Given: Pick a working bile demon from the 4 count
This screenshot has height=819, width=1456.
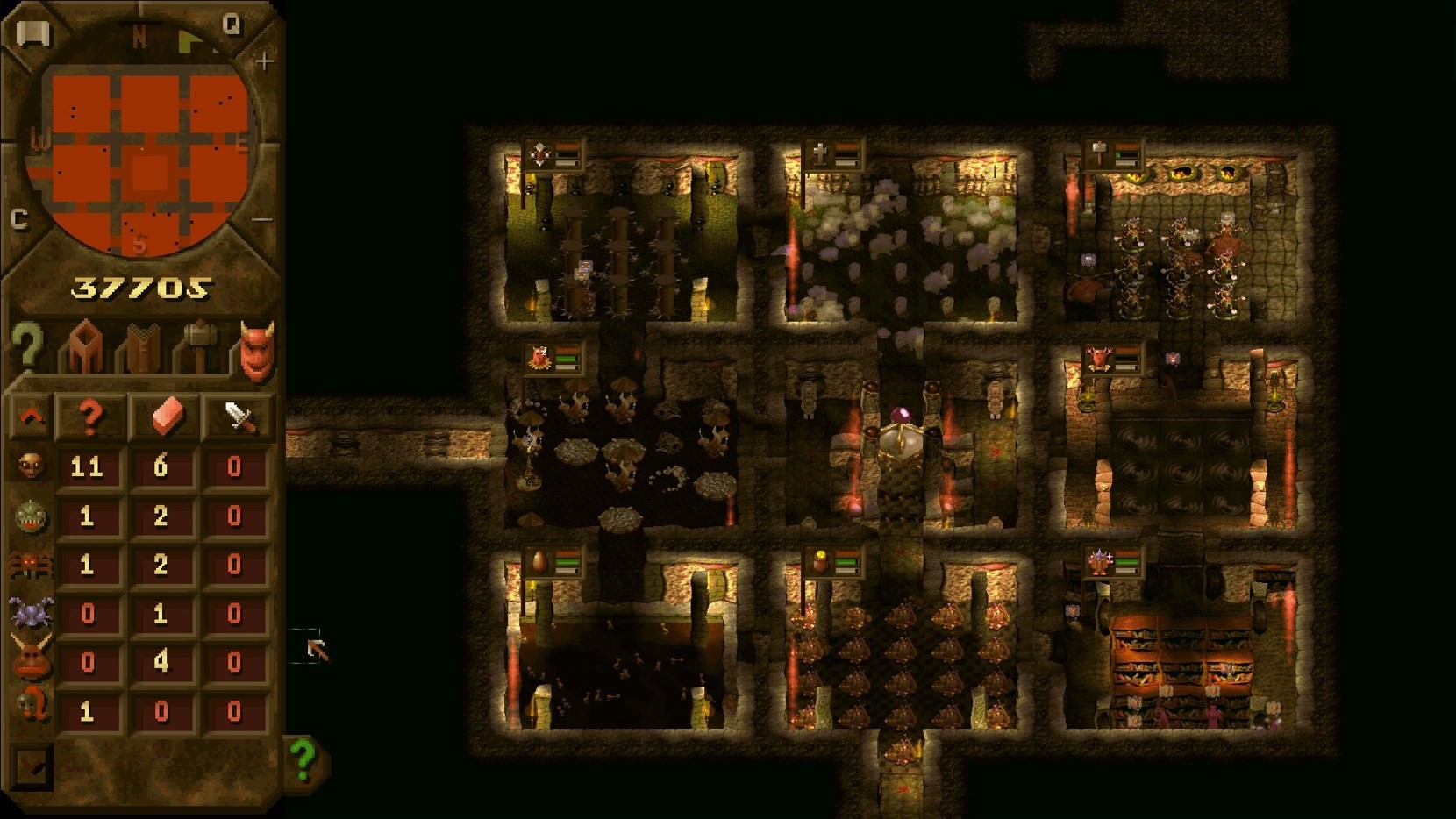Looking at the screenshot, I should click(161, 662).
